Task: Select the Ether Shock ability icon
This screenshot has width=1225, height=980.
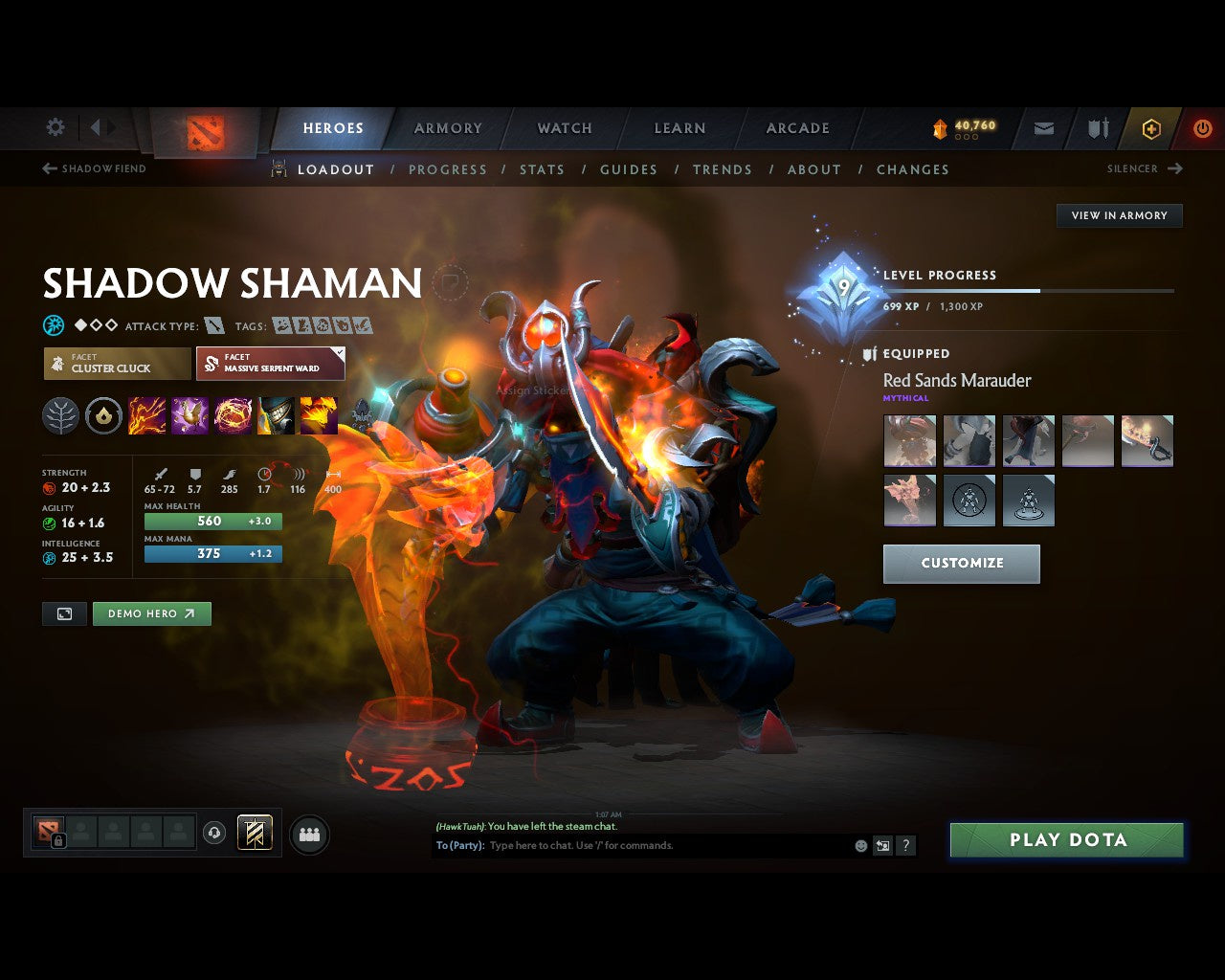Action: tap(145, 413)
